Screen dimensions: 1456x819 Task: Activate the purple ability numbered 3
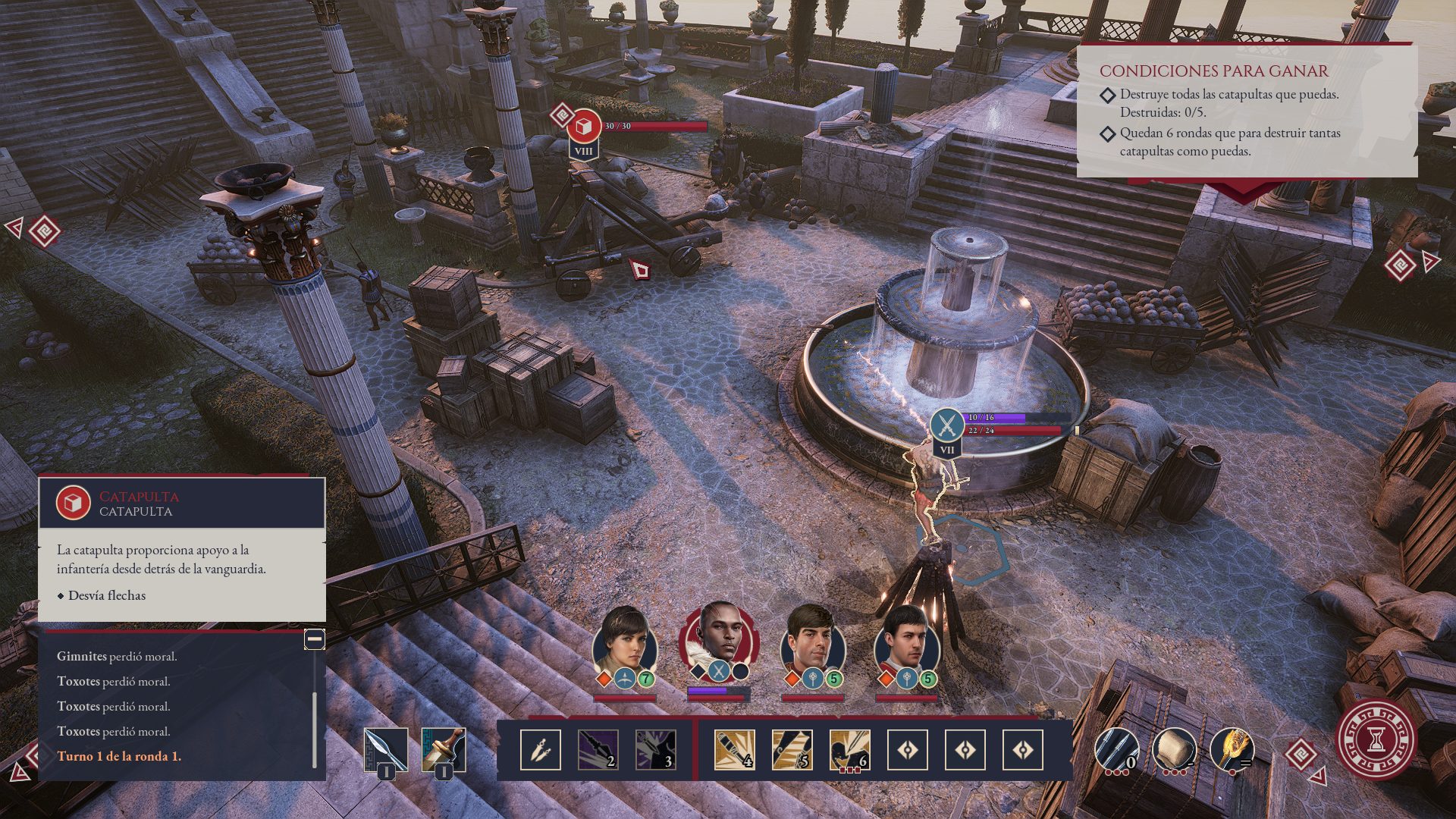point(656,750)
